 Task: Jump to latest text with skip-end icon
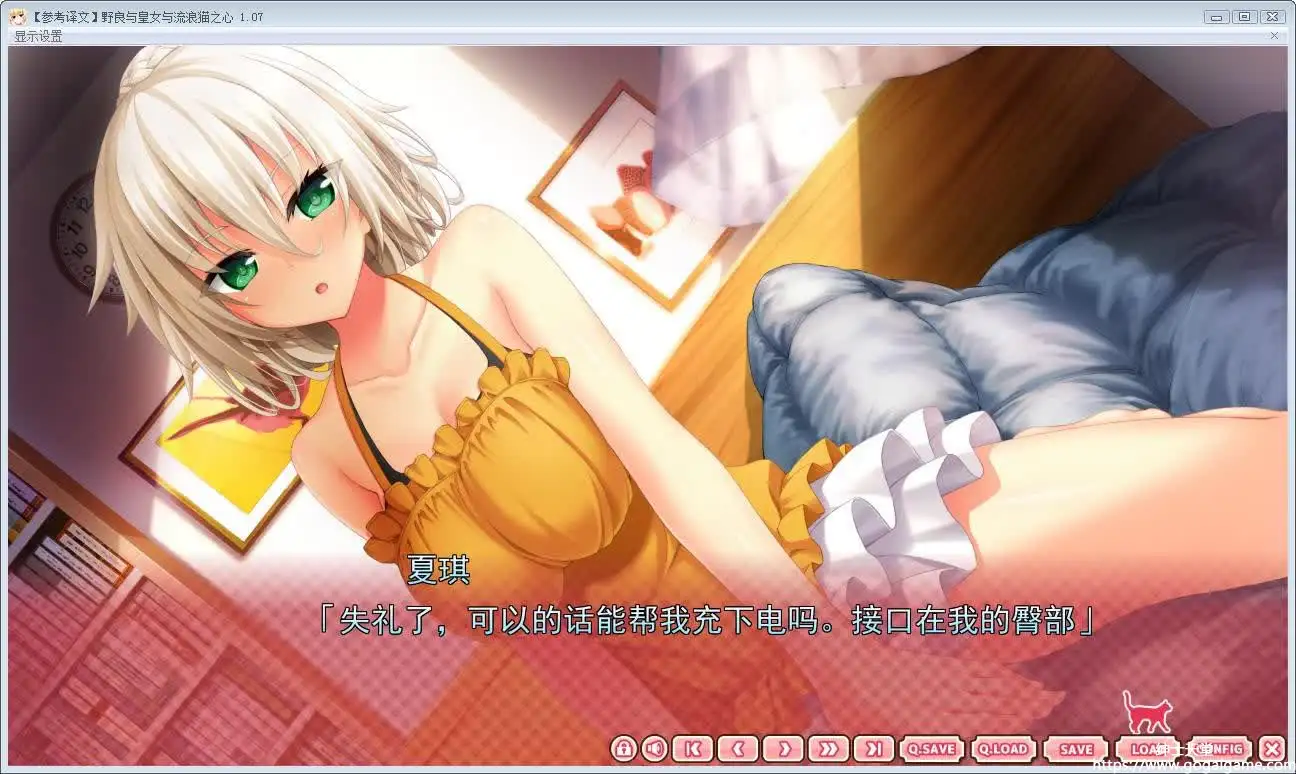876,748
